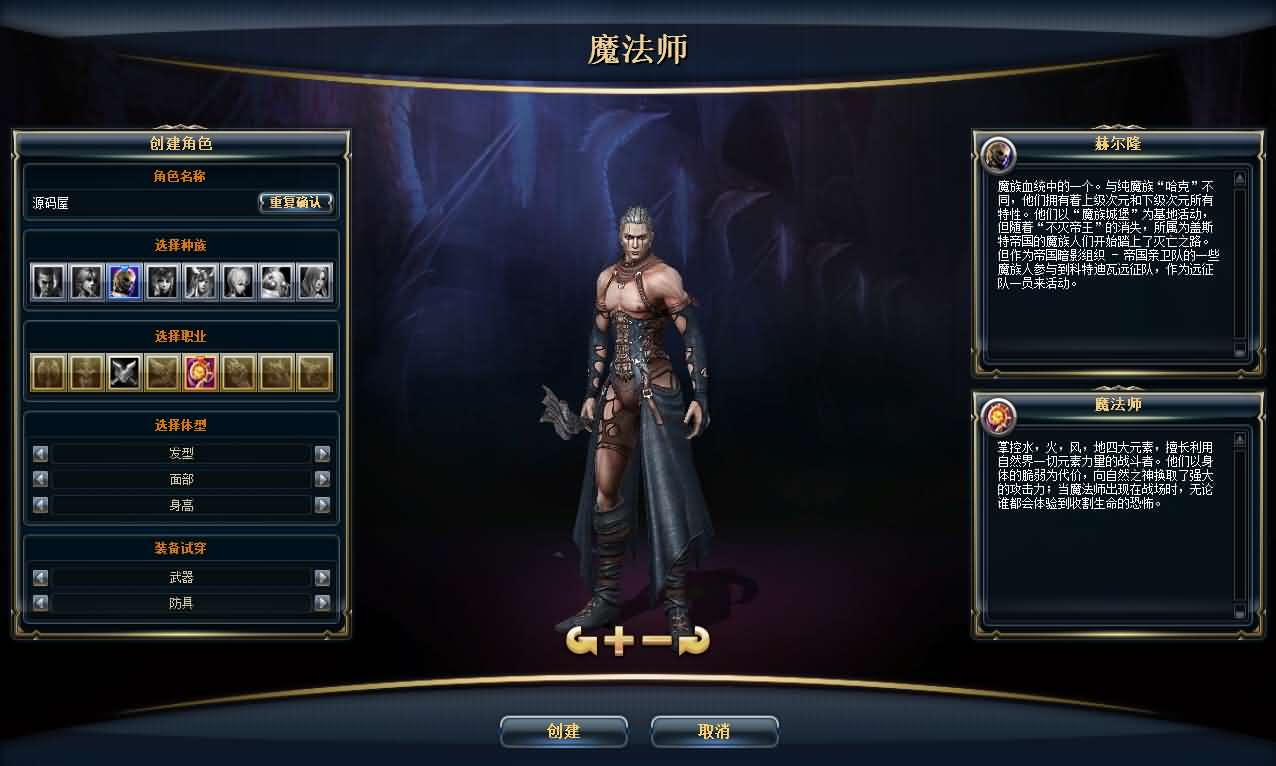Viewport: 1276px width, 766px height.
Task: Advance 面部 face option with right arrow
Action: point(322,479)
